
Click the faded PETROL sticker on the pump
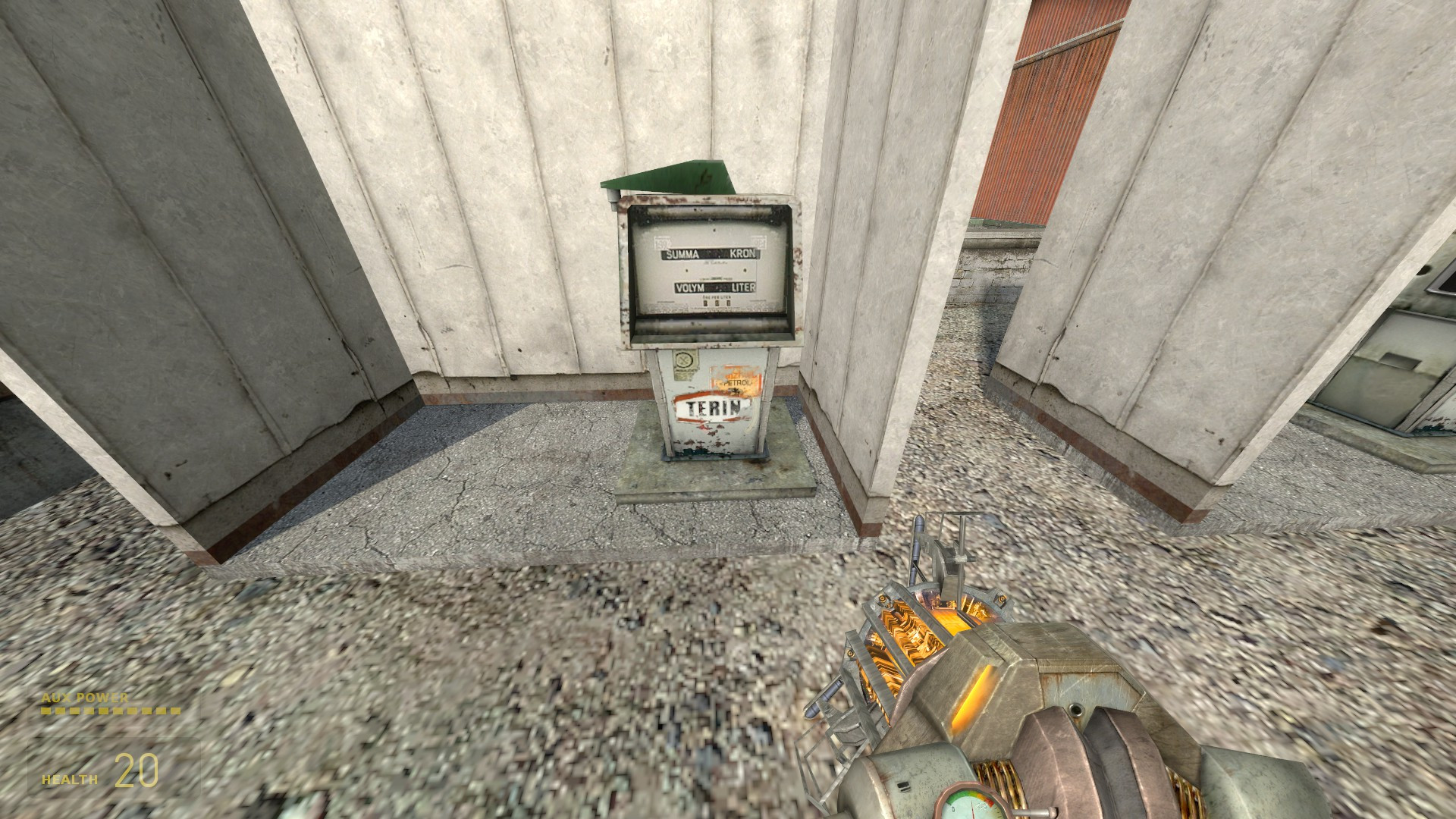point(733,383)
